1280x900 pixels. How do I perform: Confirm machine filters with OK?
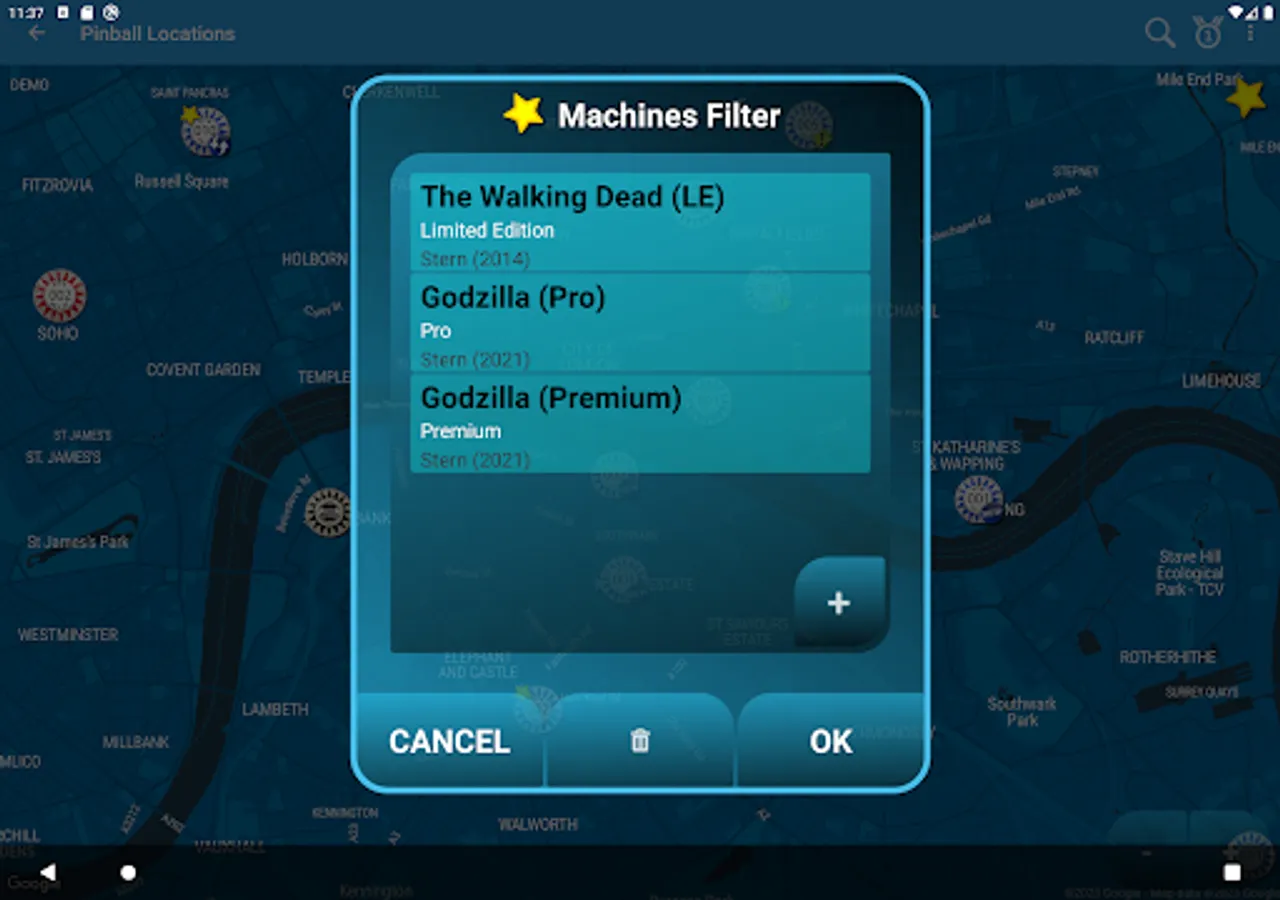coord(830,741)
